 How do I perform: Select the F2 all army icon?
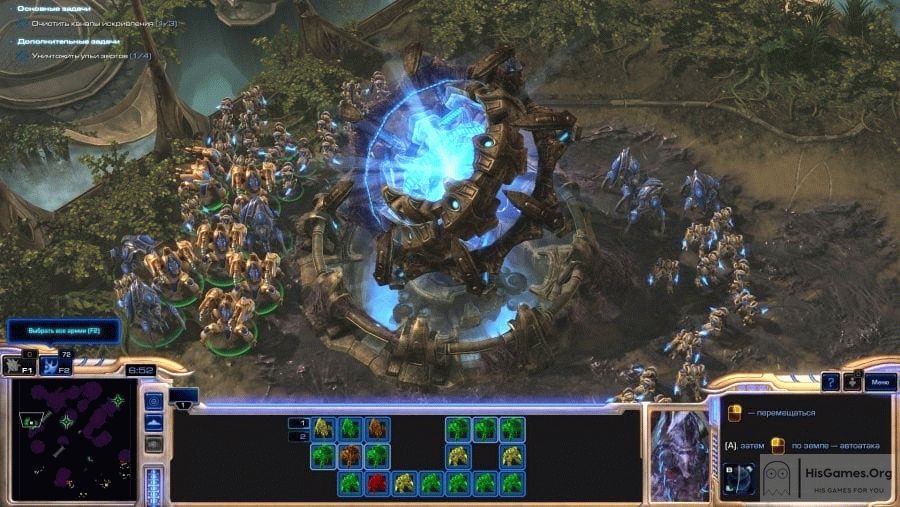tap(57, 367)
